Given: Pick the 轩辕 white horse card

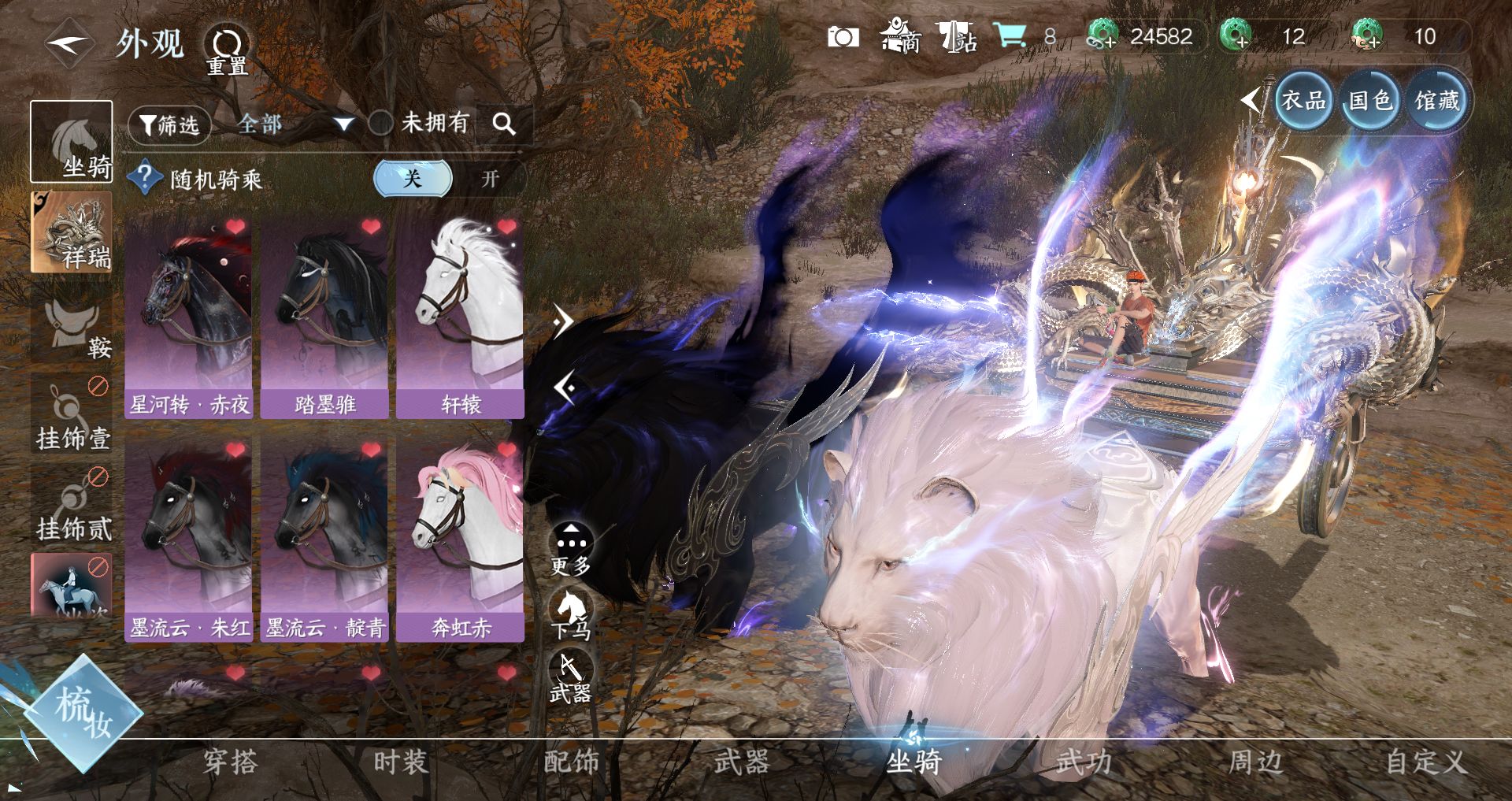Looking at the screenshot, I should [461, 317].
